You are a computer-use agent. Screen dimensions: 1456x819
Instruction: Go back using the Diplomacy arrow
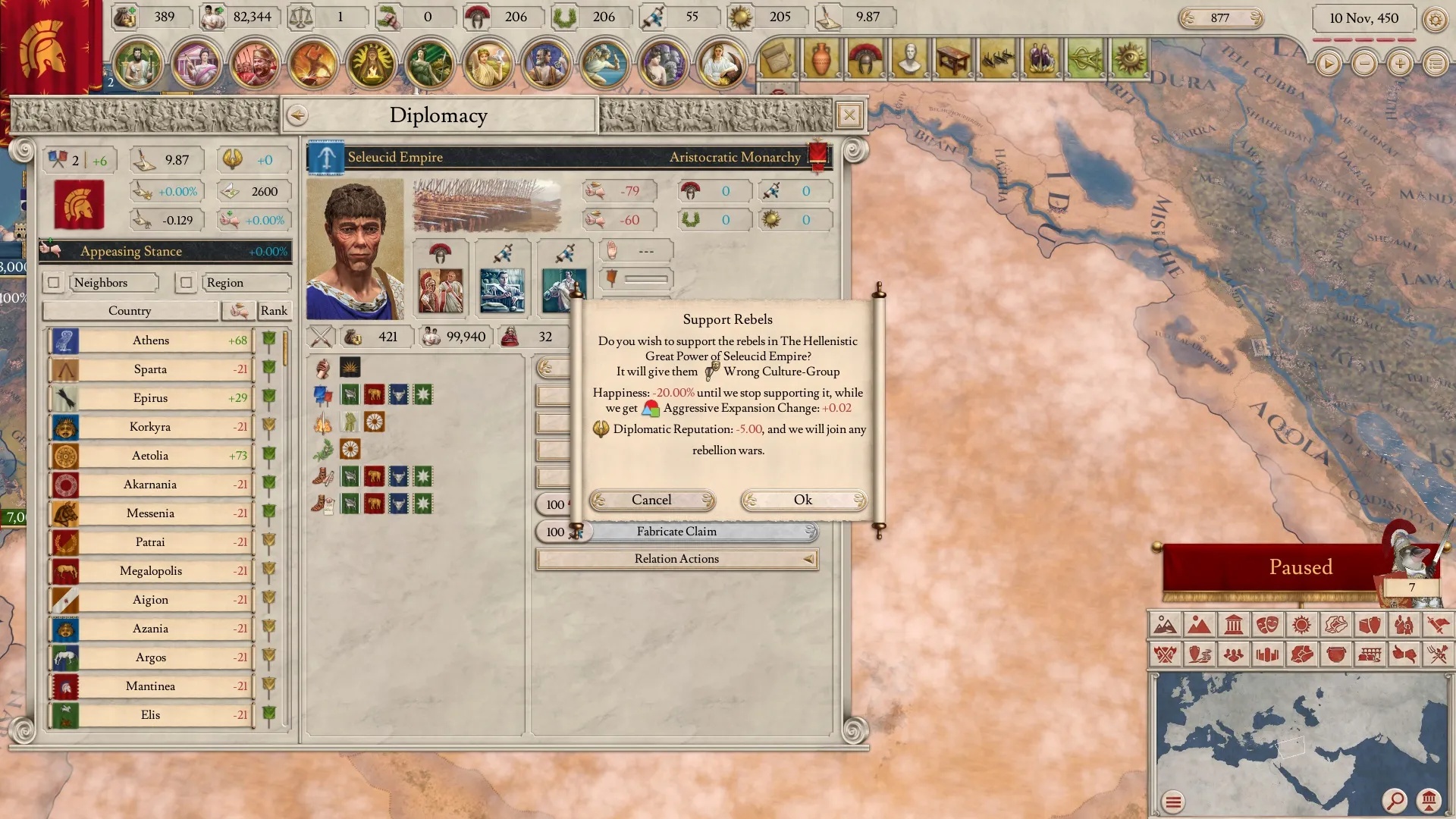(297, 115)
